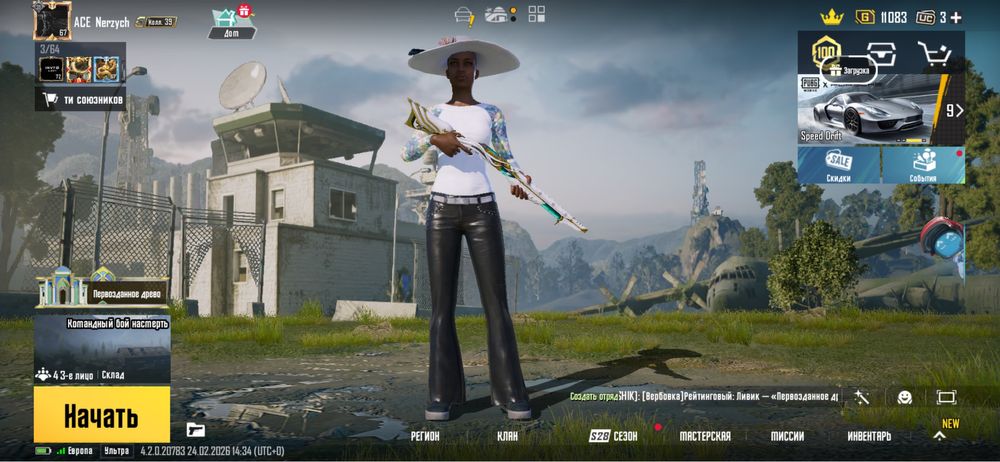Open the crate box icon
1000x462 pixels.
coord(881,52)
